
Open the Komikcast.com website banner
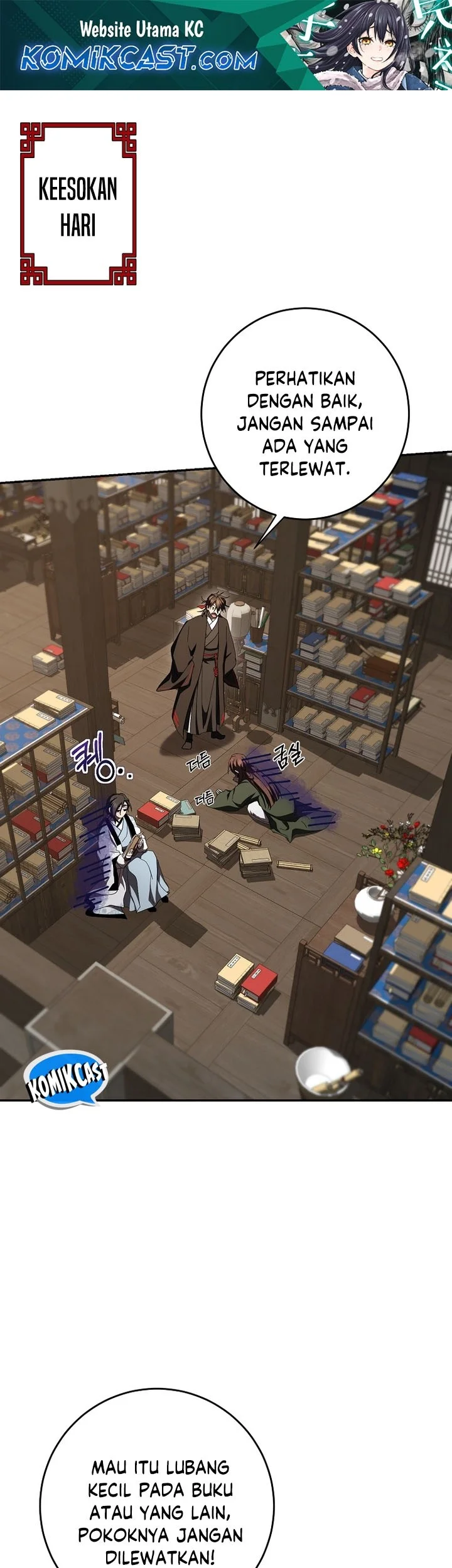pos(225,45)
